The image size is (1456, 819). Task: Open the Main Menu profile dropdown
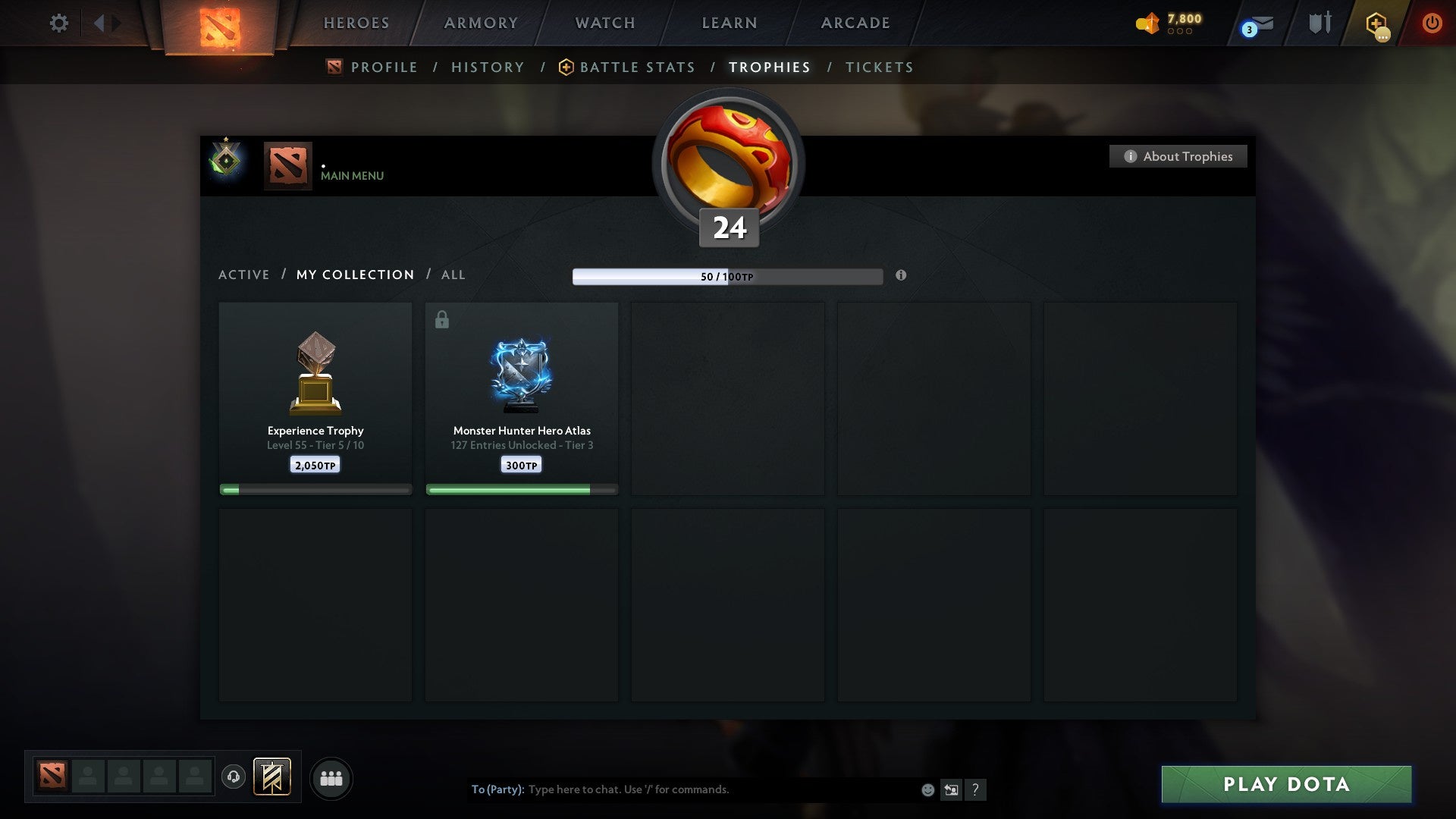(x=351, y=176)
